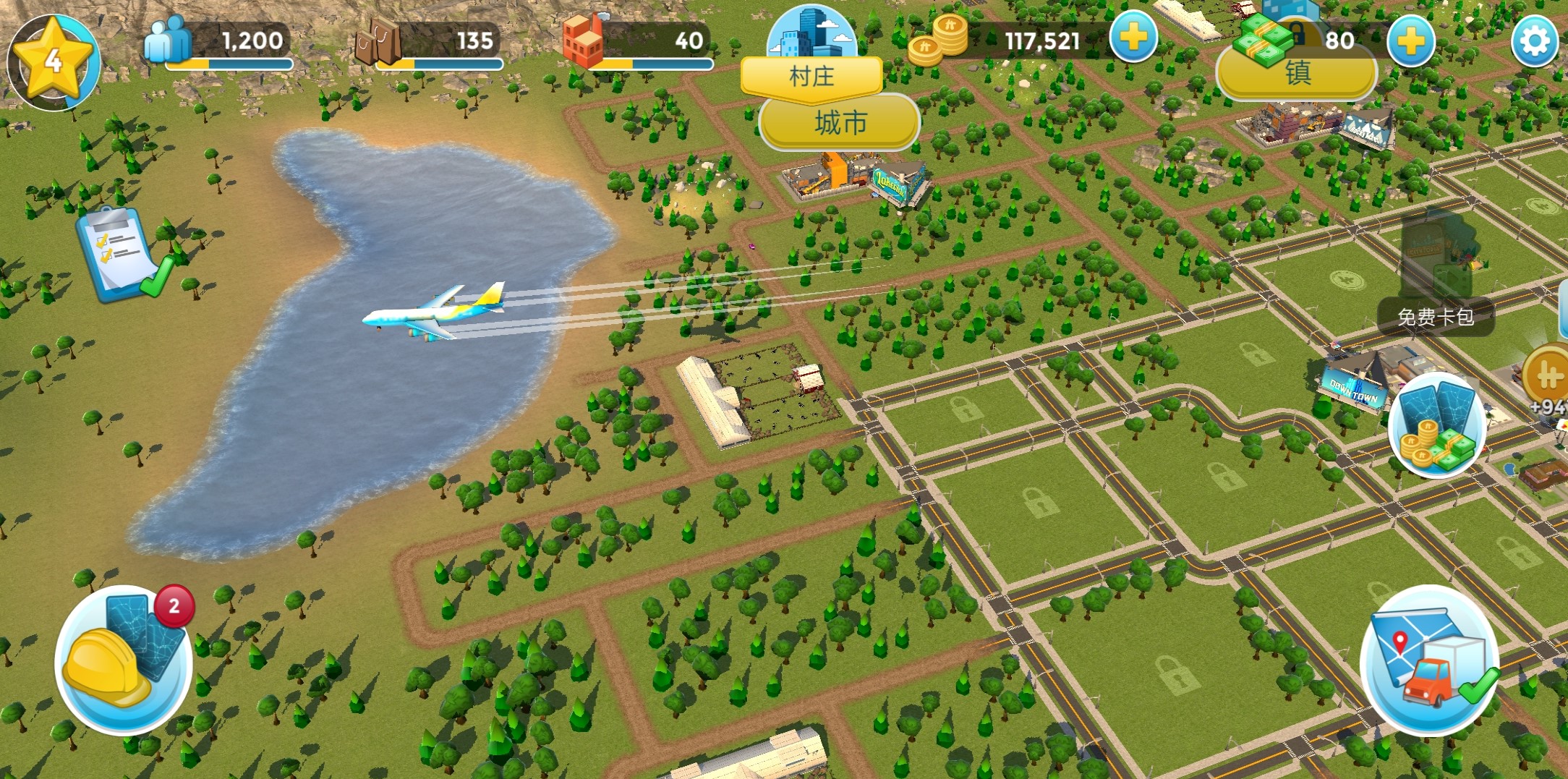
Task: Tap the level 4 star badge
Action: click(x=54, y=62)
